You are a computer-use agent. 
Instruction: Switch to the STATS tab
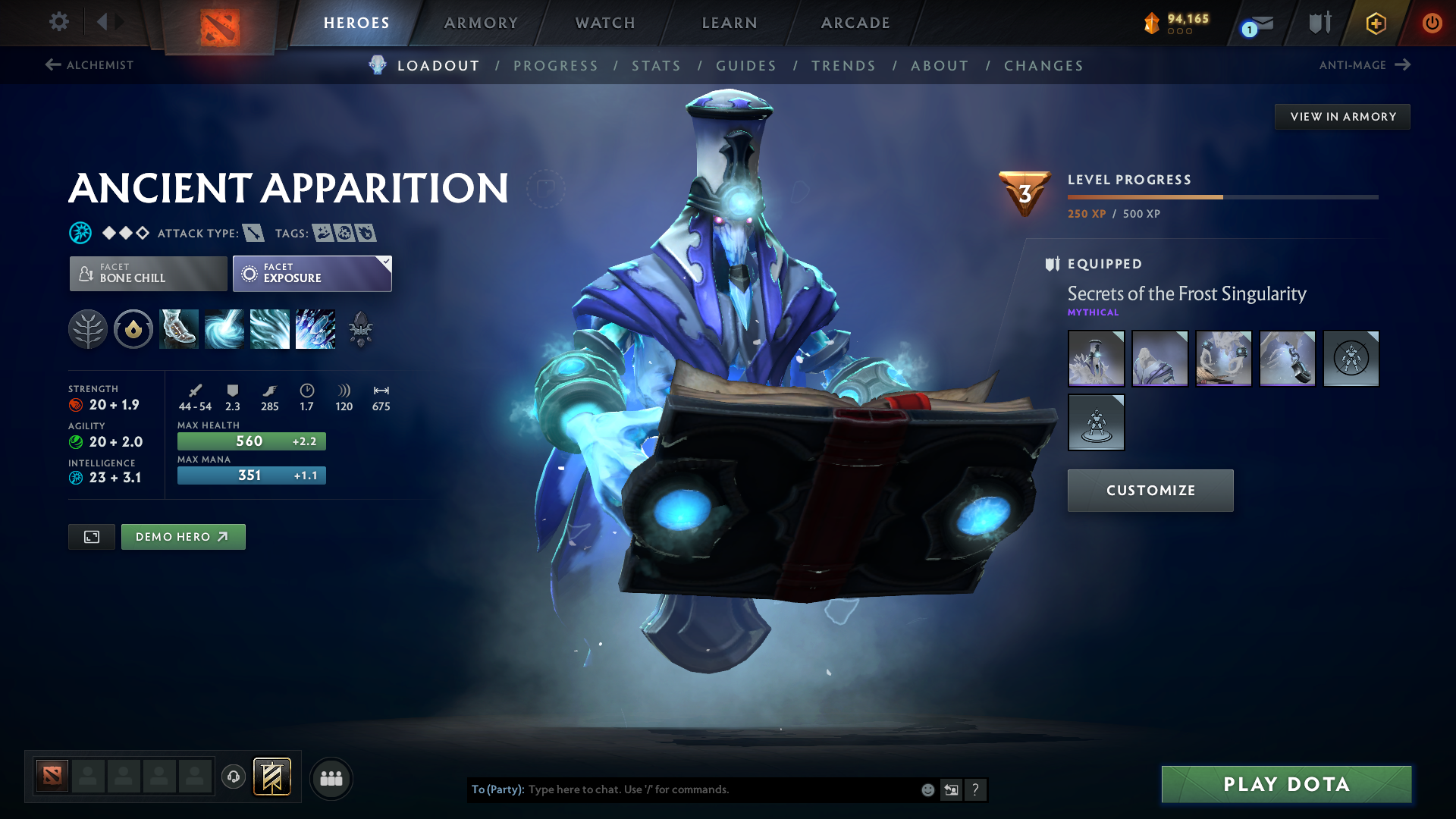[656, 66]
